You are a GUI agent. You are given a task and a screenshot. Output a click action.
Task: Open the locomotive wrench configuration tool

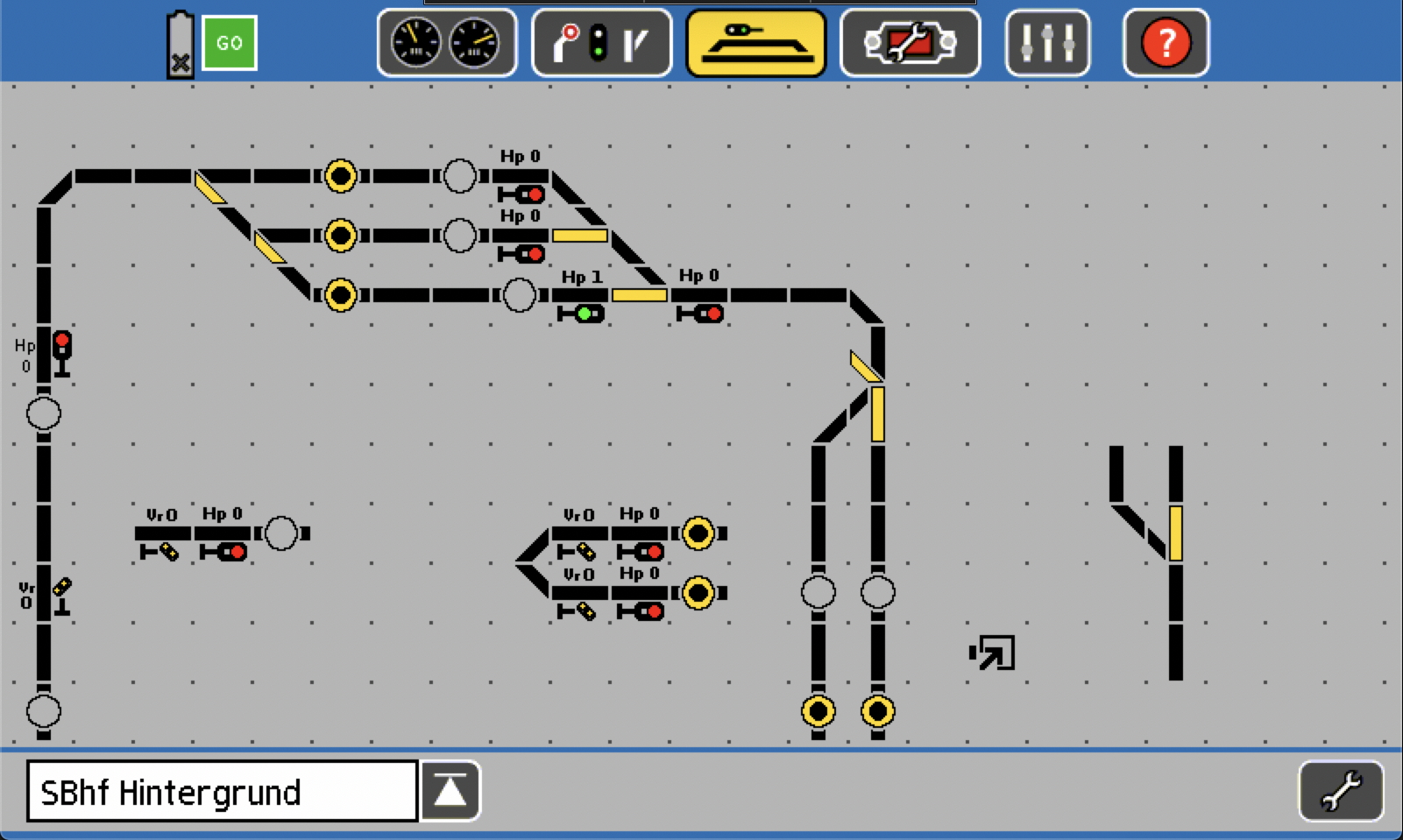[910, 43]
